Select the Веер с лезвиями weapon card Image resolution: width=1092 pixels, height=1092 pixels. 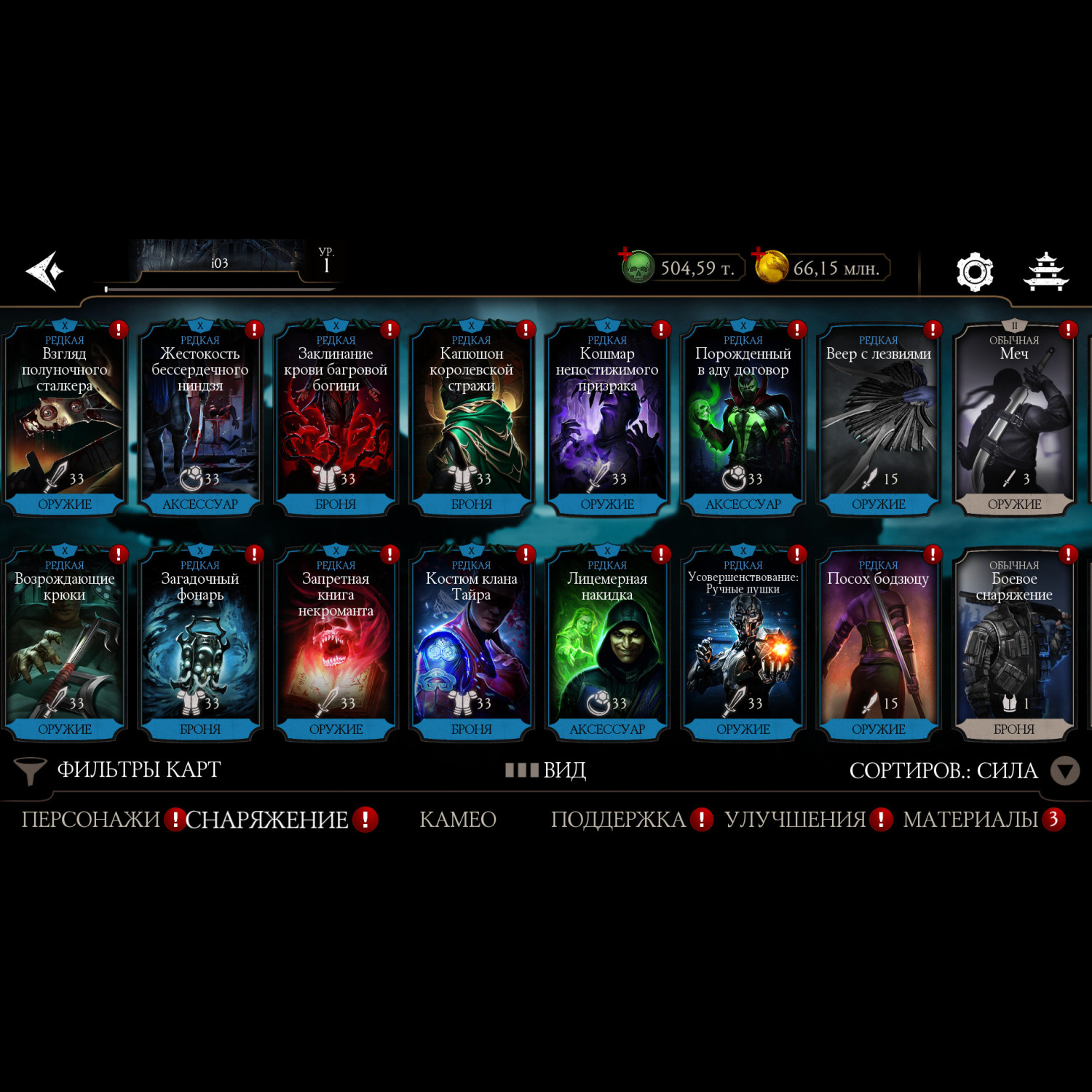coord(878,419)
